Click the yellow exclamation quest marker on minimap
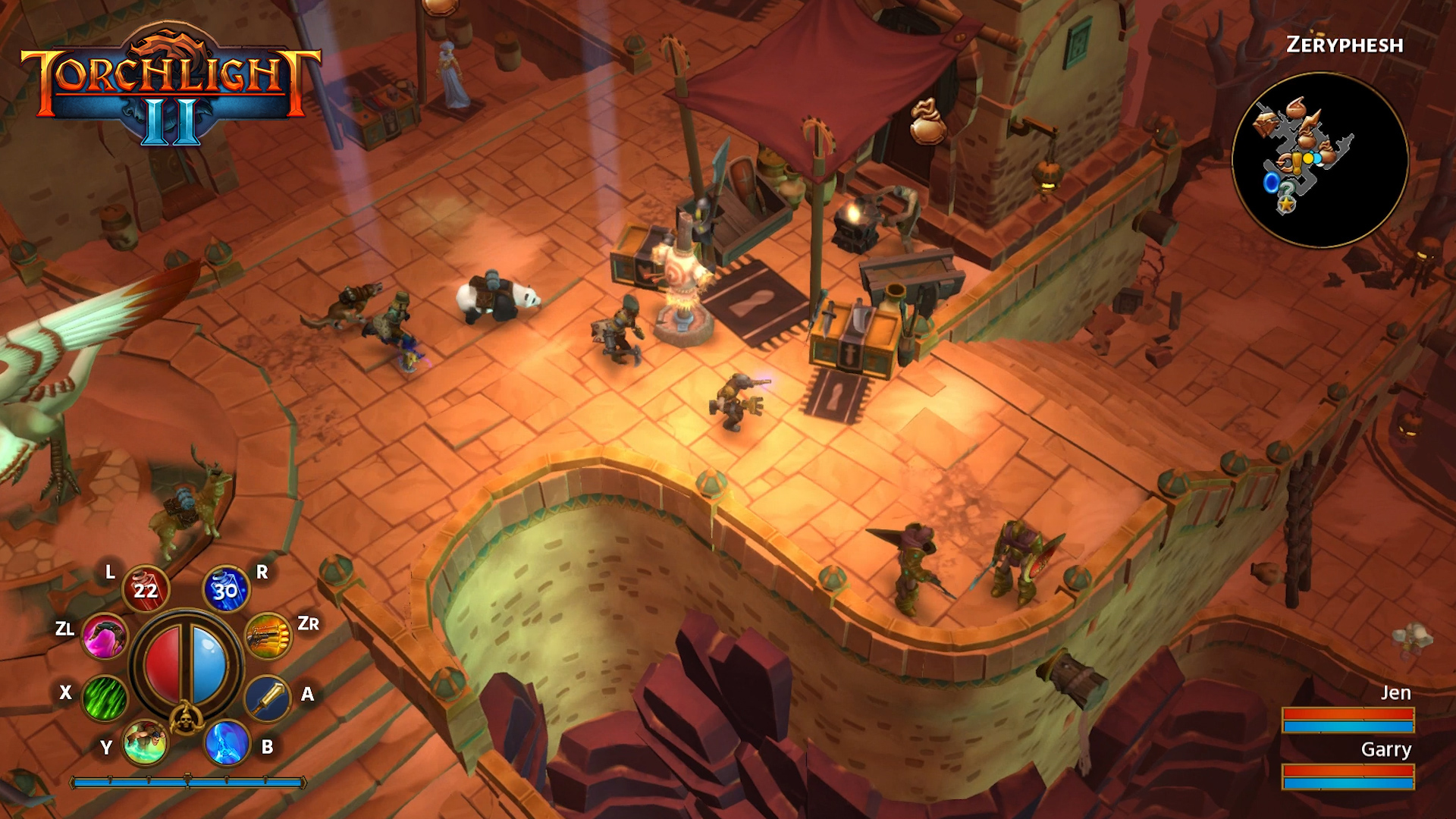Screen dimensions: 1456x819 click(1296, 163)
